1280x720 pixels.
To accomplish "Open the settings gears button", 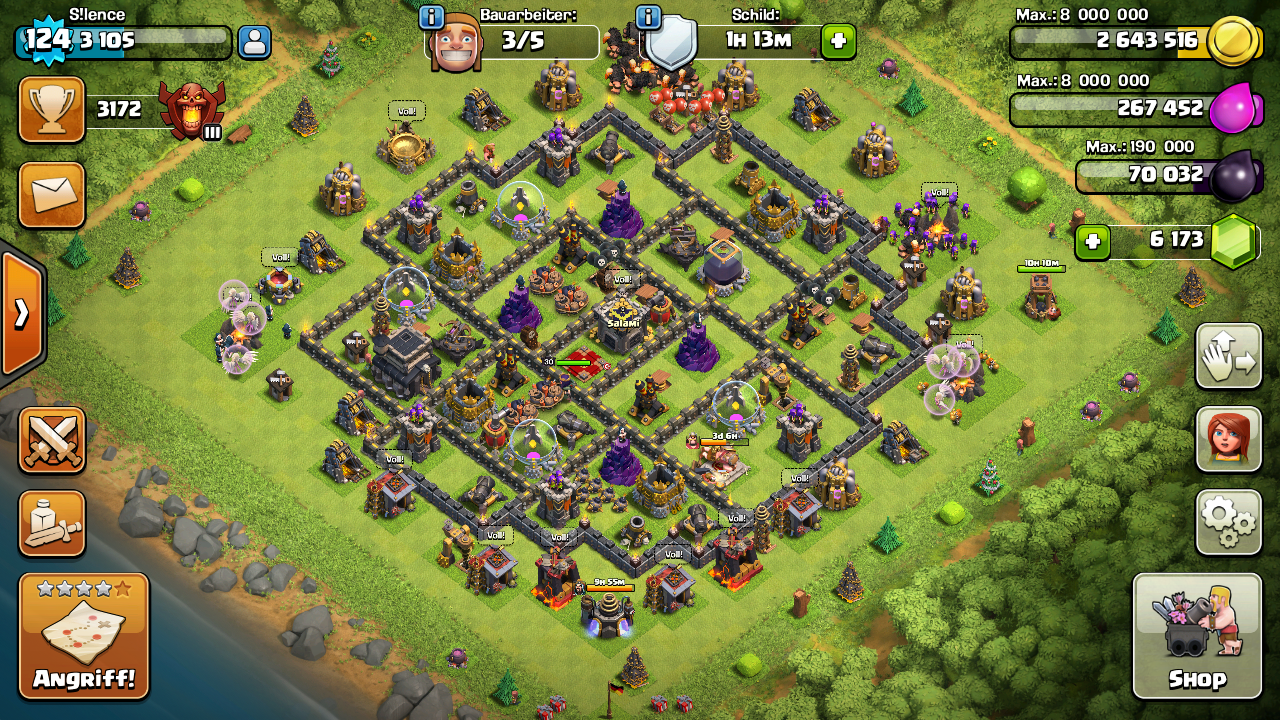I will coord(1228,522).
